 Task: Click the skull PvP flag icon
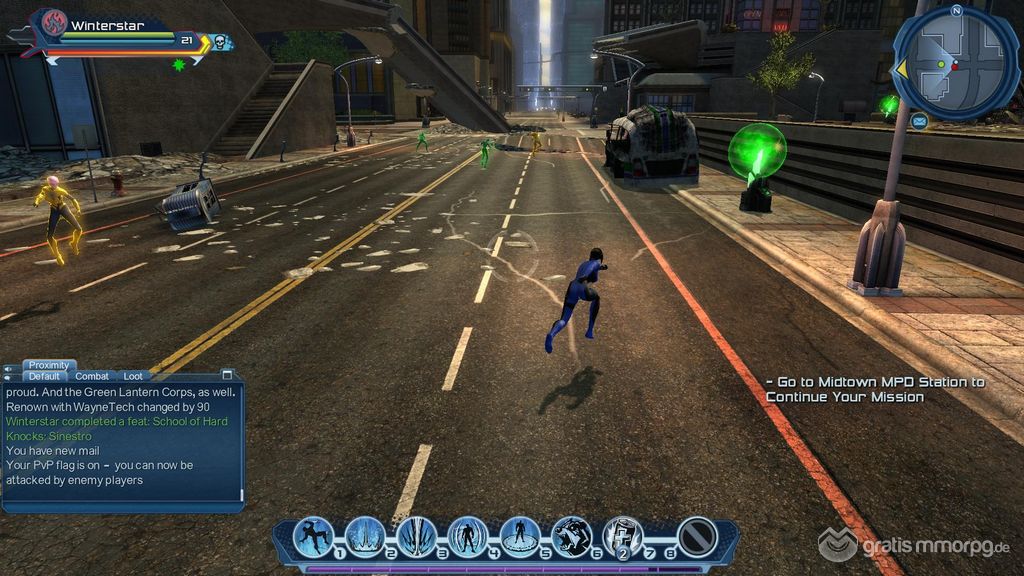pyautogui.click(x=219, y=41)
